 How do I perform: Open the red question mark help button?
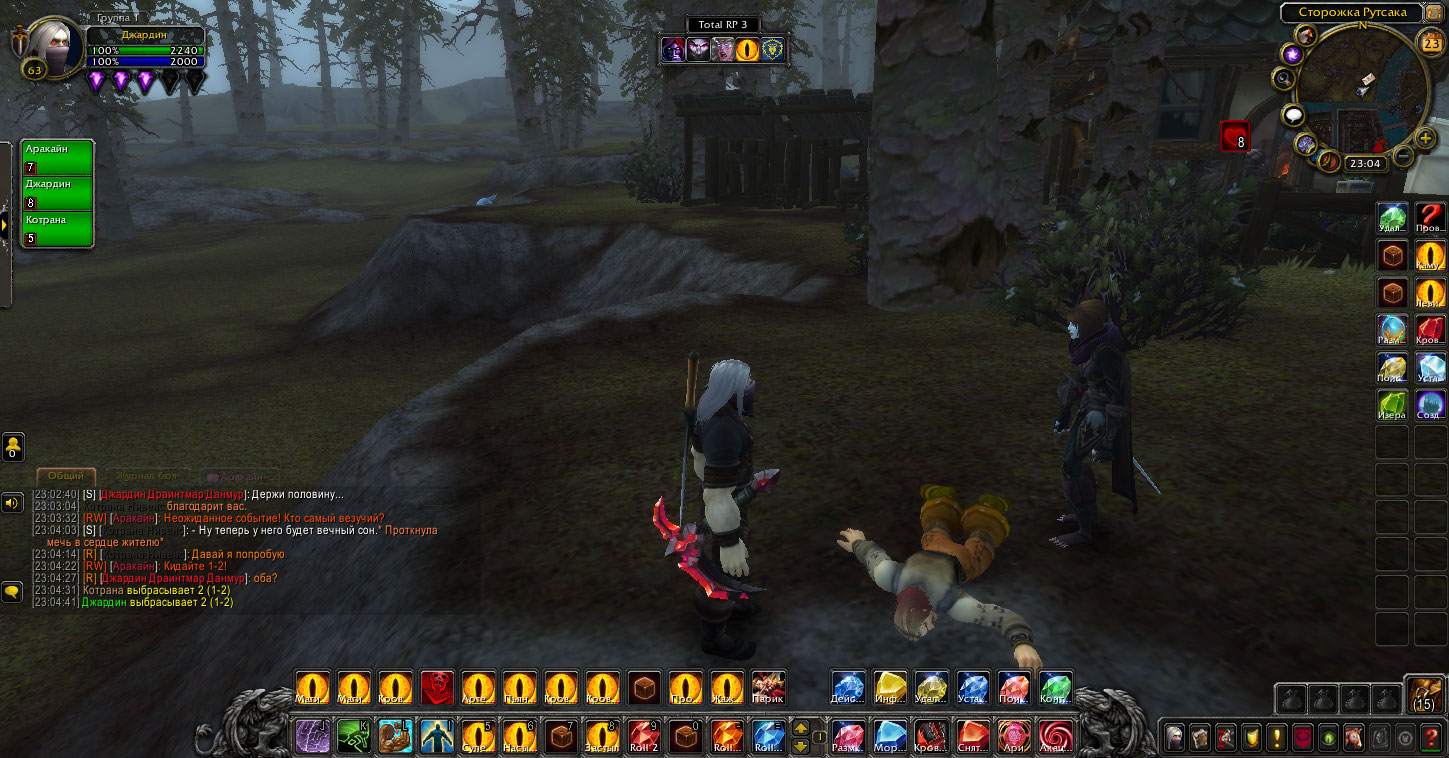pyautogui.click(x=1432, y=738)
